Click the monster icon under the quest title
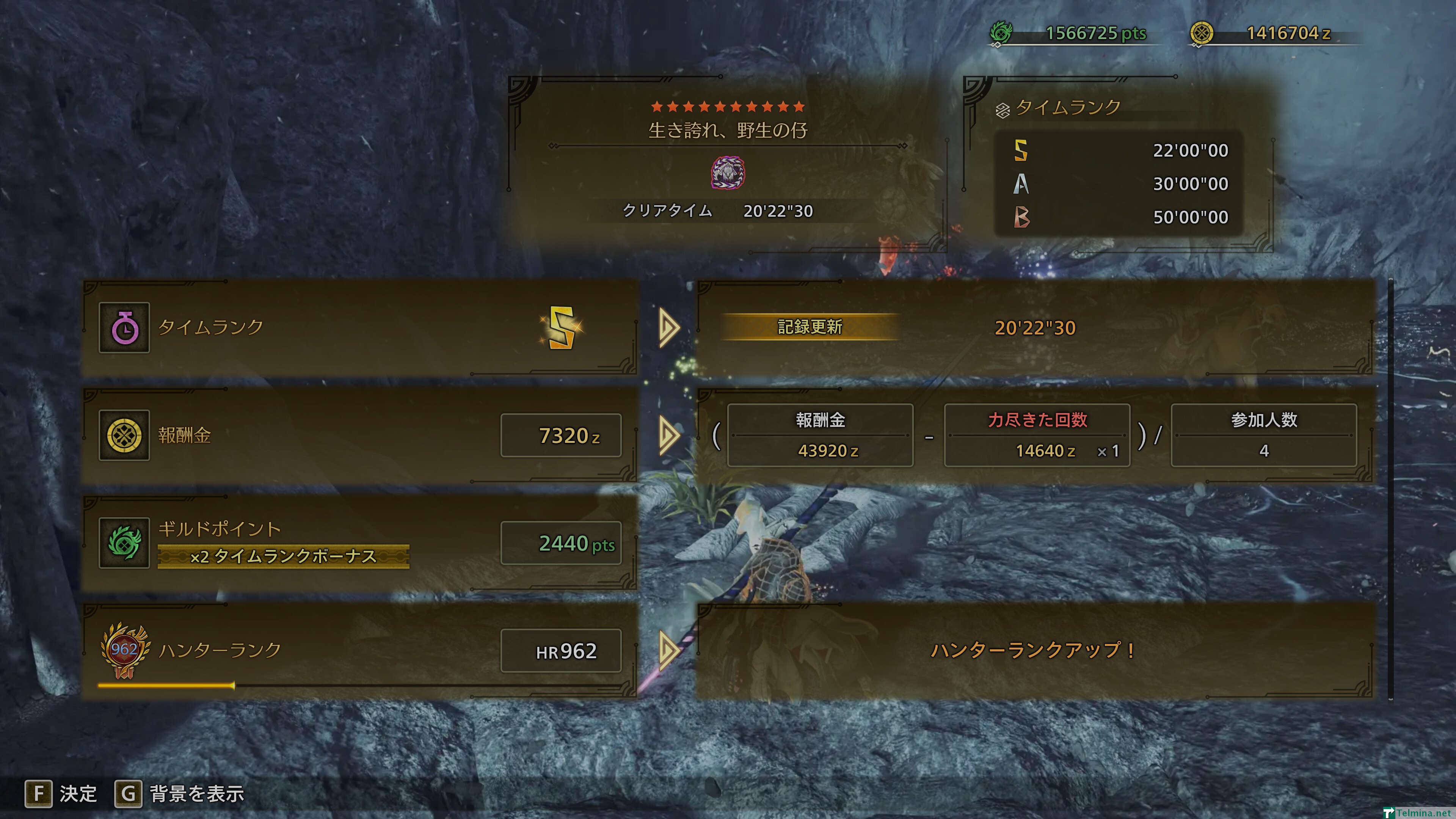The height and width of the screenshot is (819, 1456). point(728,173)
